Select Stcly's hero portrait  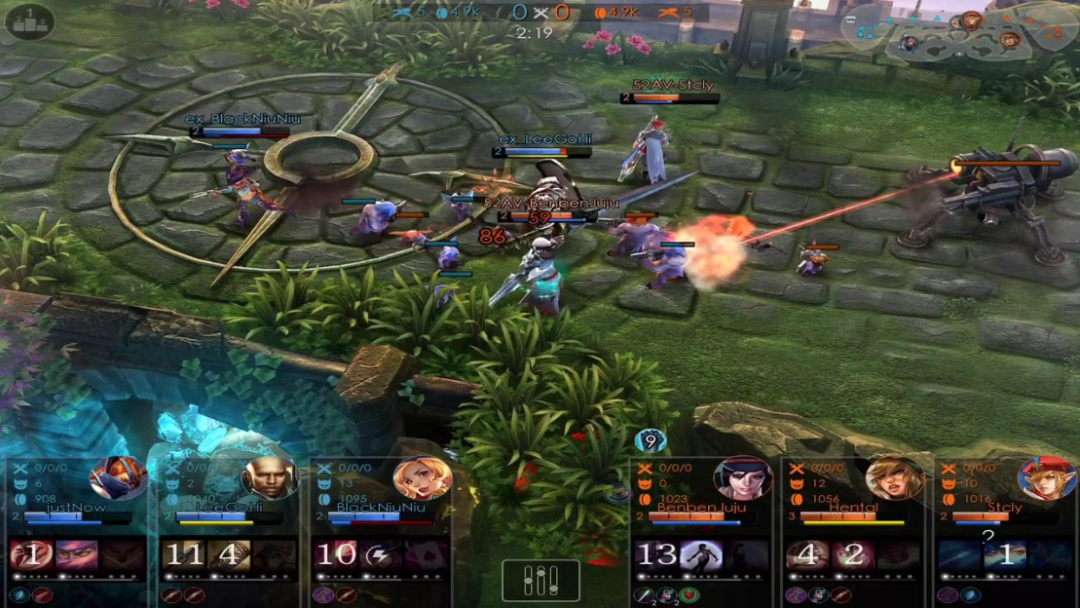coord(1045,478)
